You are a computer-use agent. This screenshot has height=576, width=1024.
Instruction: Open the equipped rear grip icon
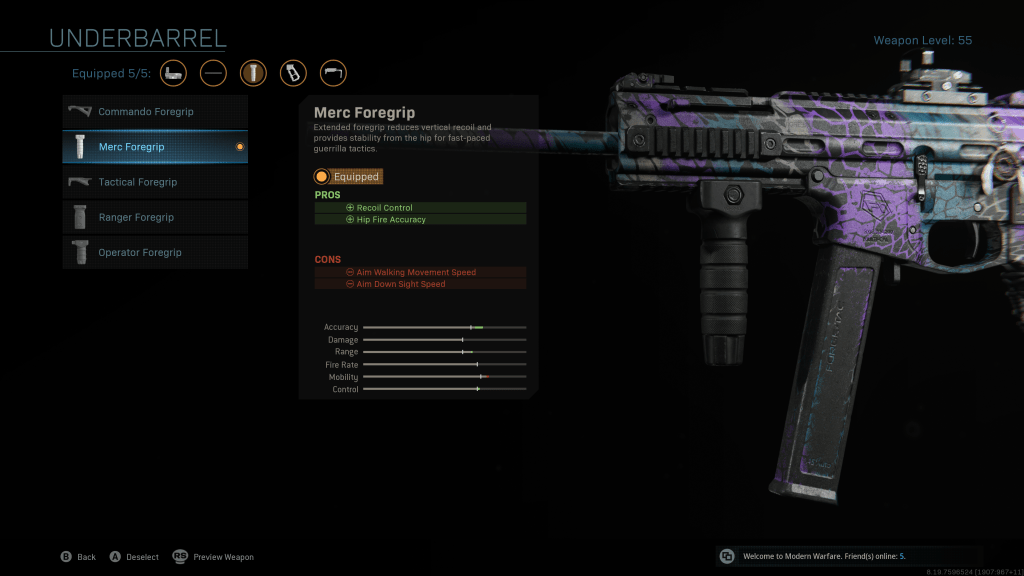[x=293, y=73]
